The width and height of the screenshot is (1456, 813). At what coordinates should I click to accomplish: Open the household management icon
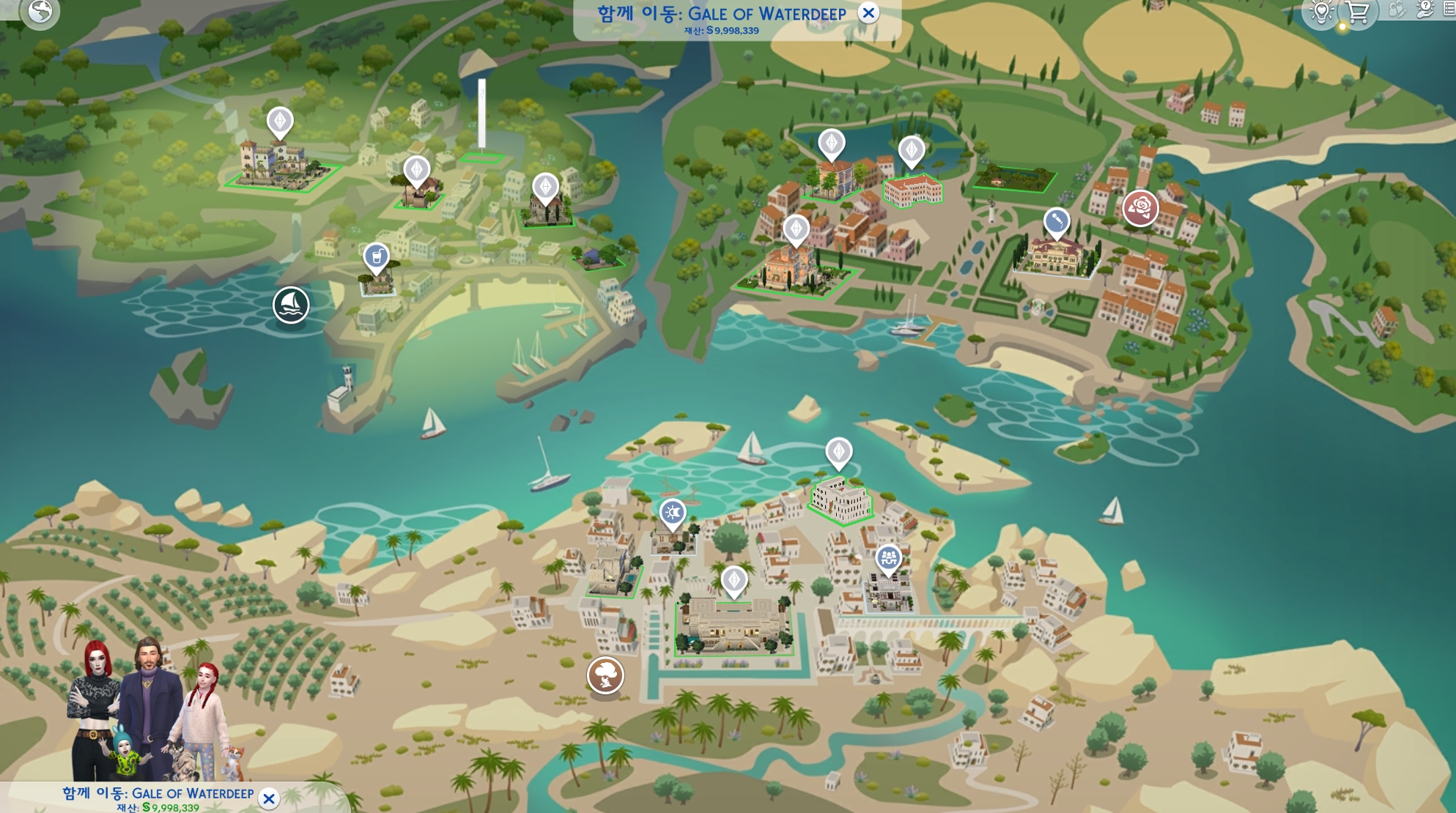[x=1397, y=10]
